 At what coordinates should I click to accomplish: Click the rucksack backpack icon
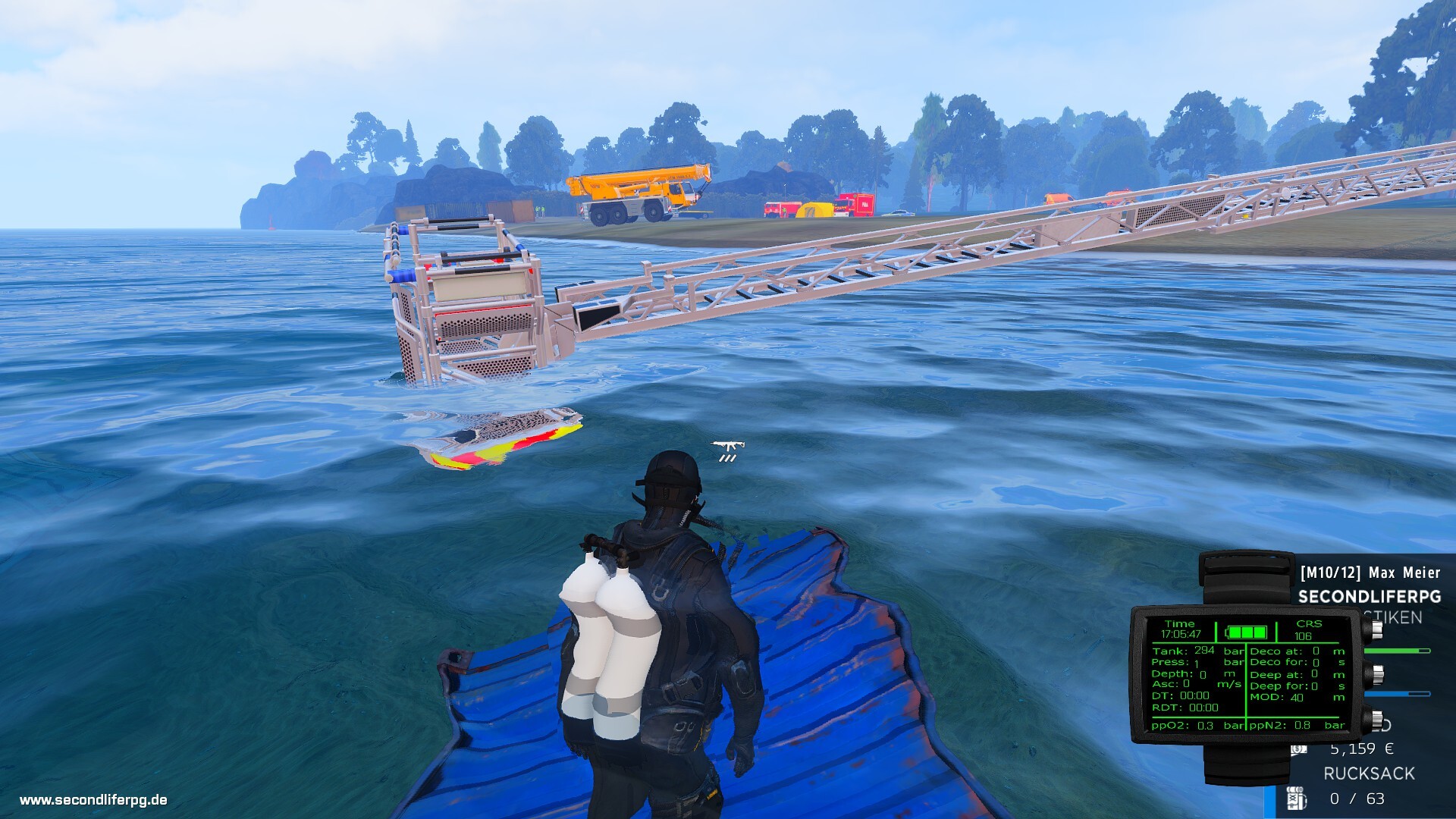click(1296, 799)
